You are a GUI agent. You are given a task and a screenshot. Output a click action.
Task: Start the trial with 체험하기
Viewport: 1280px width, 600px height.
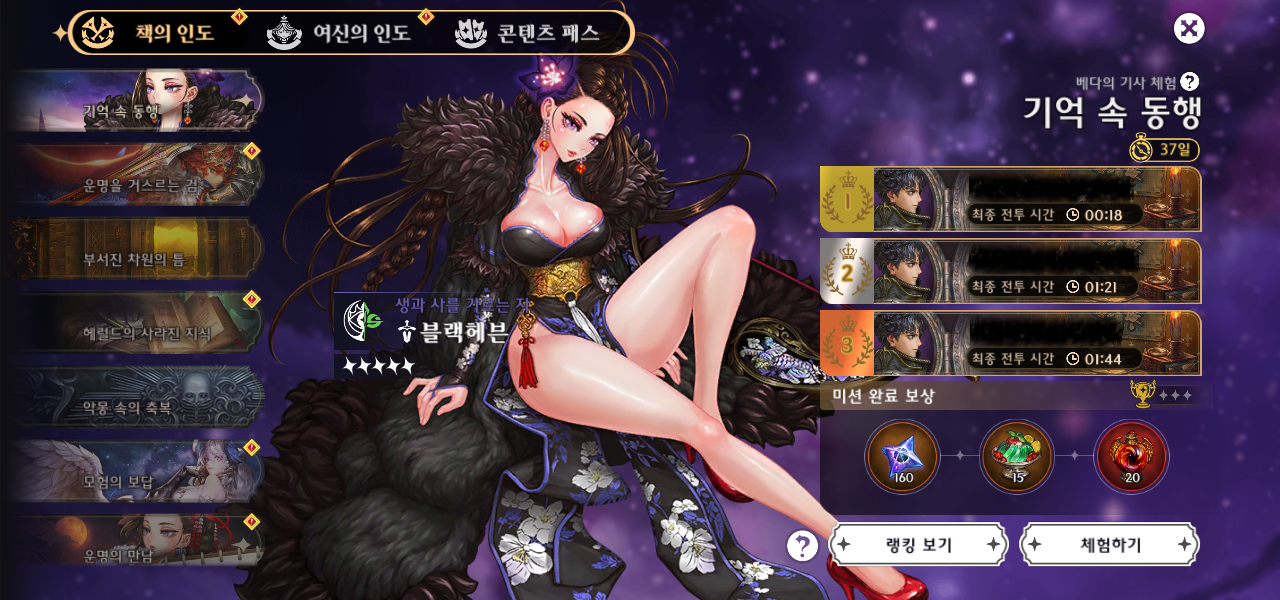(x=1110, y=545)
